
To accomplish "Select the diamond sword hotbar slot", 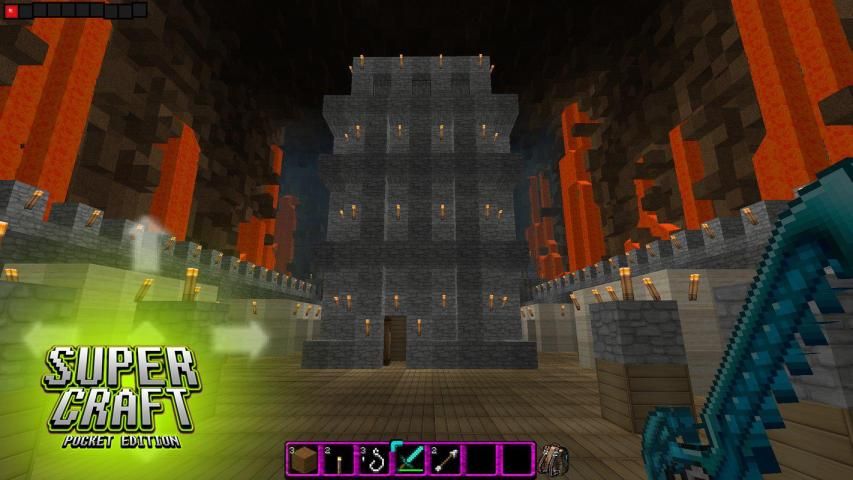I will (x=411, y=460).
